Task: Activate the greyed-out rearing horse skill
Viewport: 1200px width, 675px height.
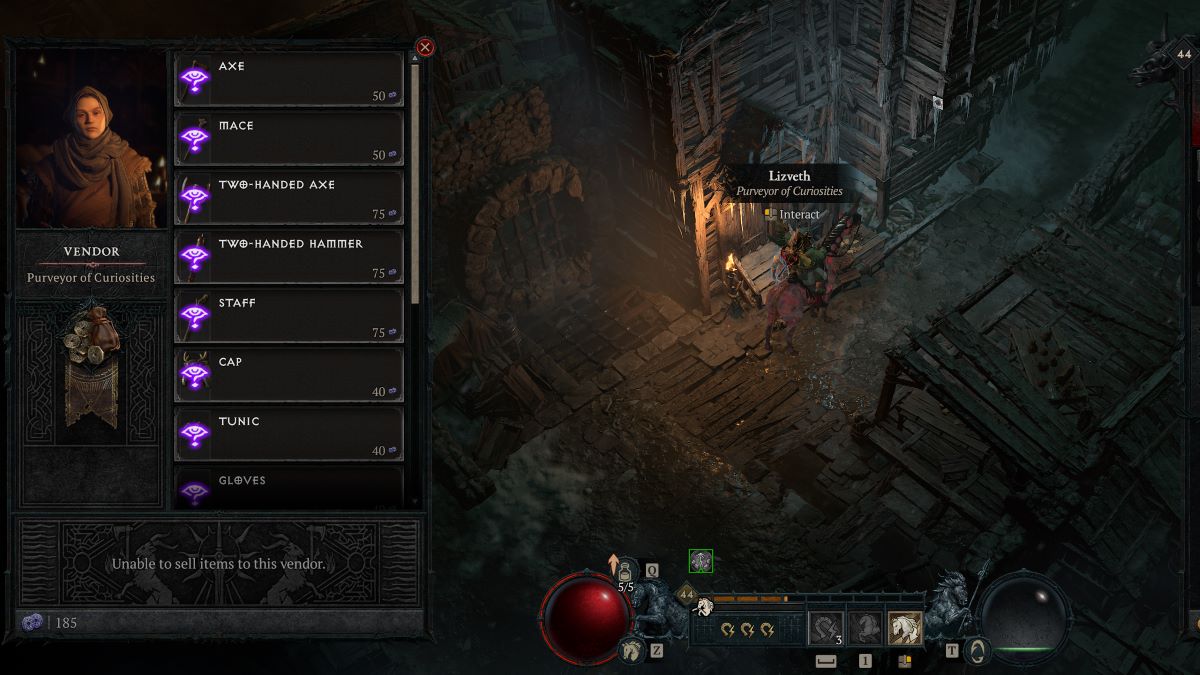Action: coord(865,628)
